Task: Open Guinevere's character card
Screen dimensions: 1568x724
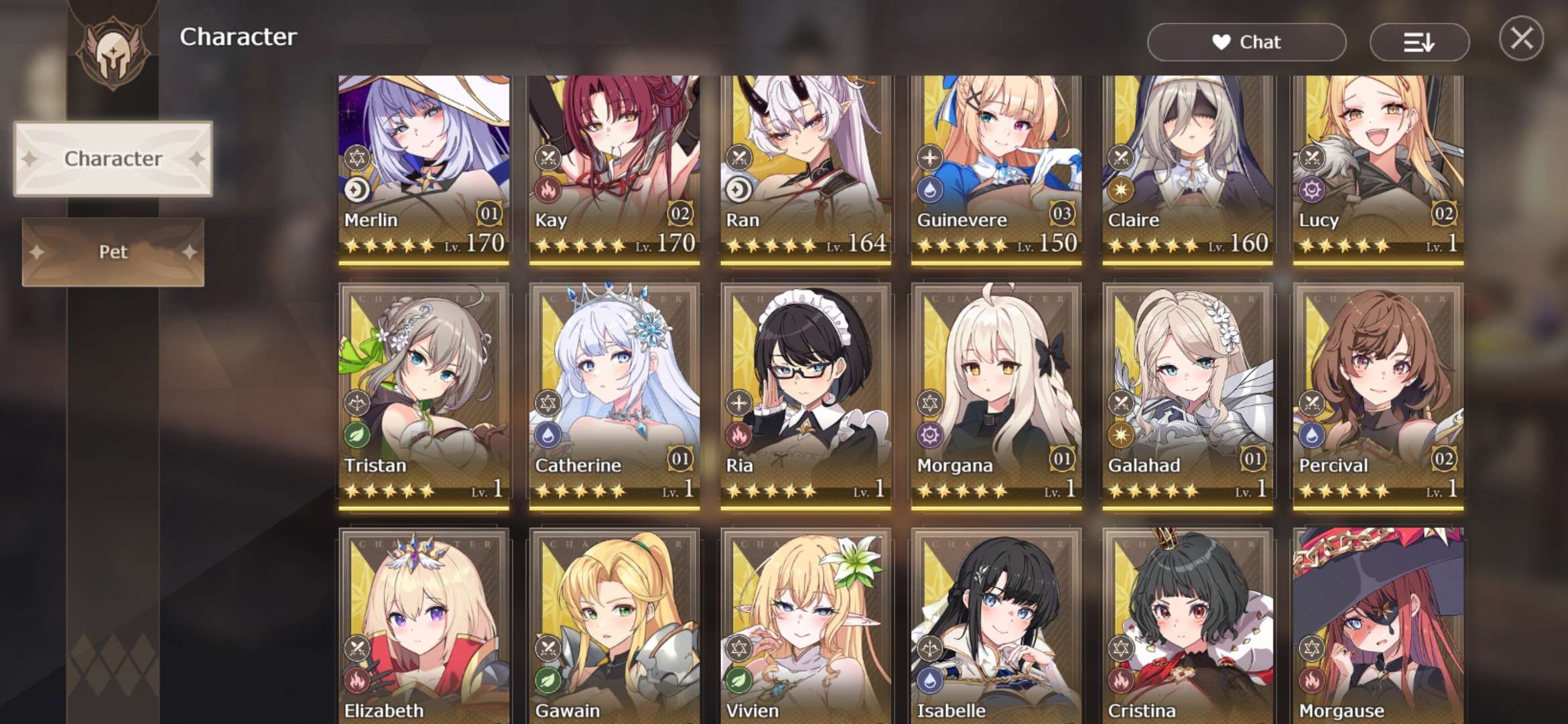Action: [996, 168]
